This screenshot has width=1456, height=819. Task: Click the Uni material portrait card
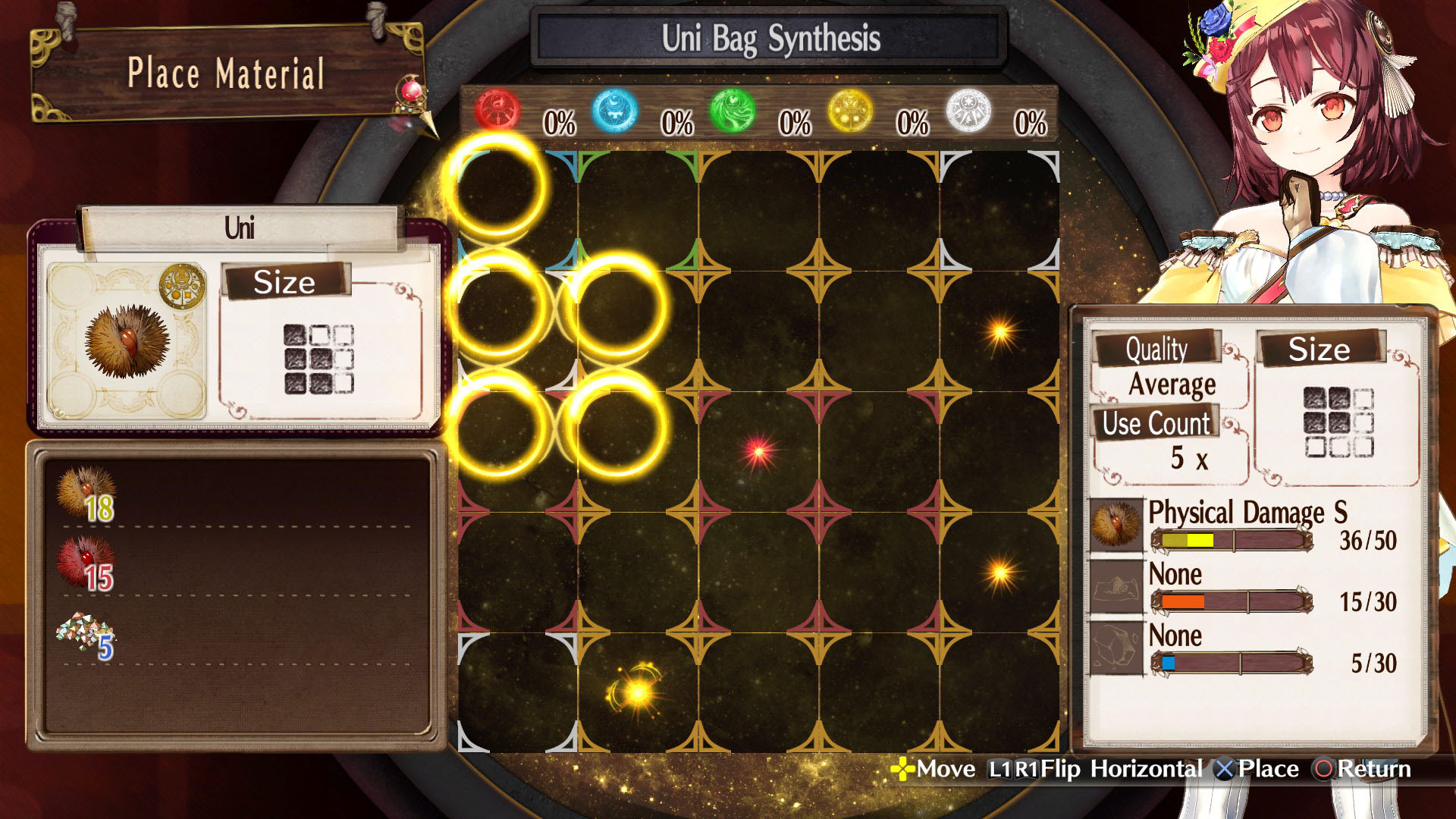click(127, 341)
